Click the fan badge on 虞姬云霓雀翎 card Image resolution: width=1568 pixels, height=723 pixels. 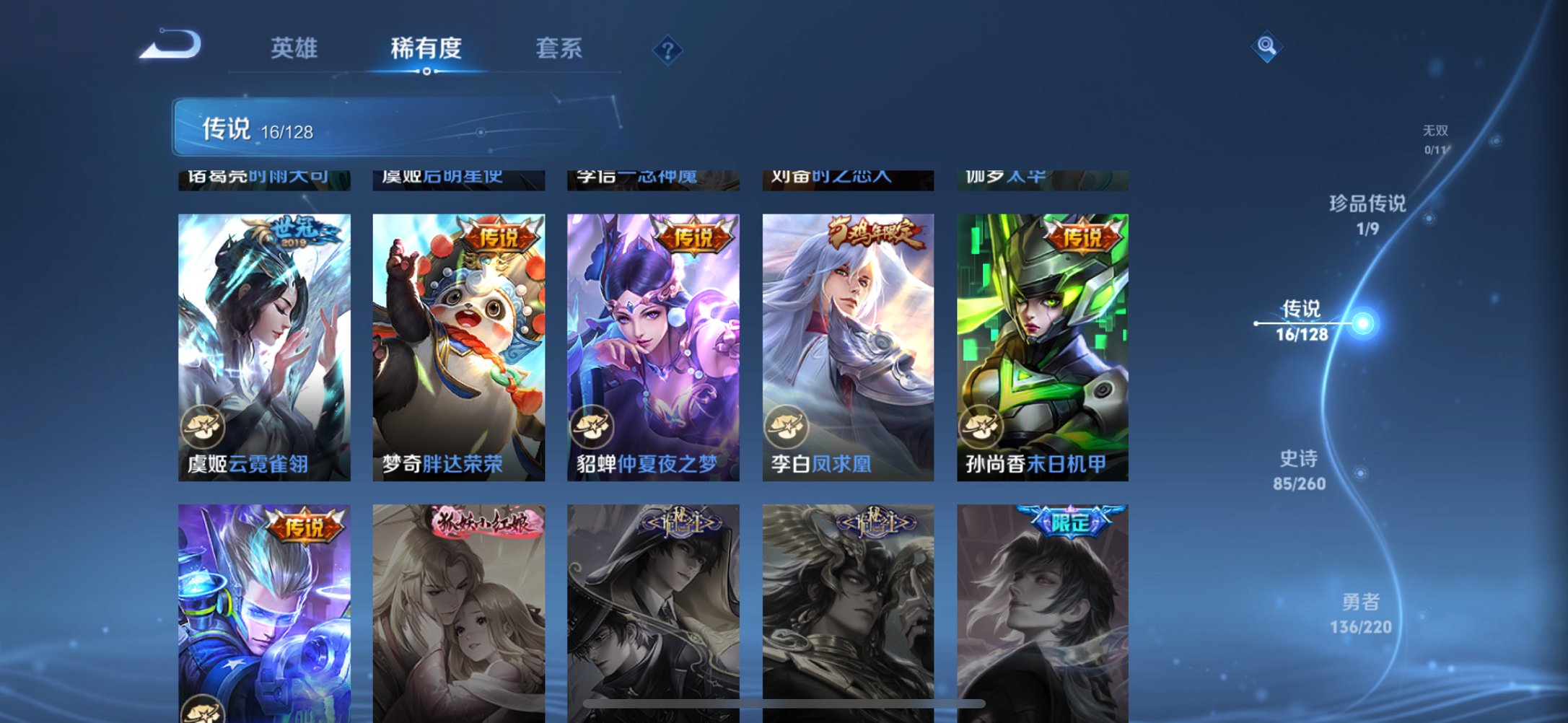pos(204,428)
